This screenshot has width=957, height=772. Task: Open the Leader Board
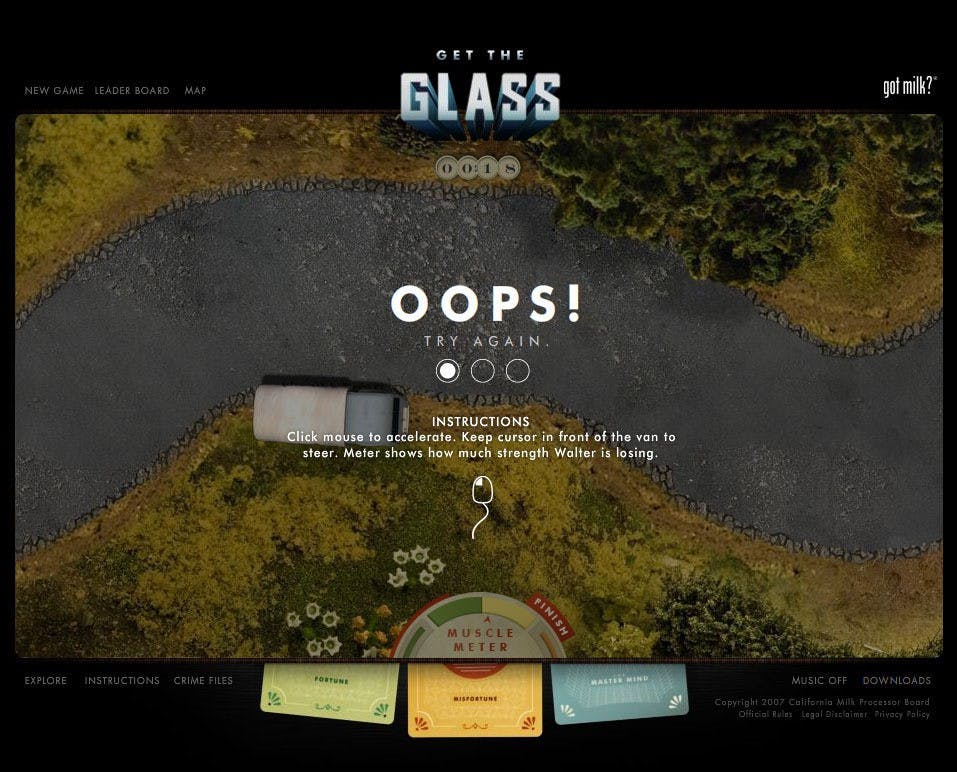132,91
